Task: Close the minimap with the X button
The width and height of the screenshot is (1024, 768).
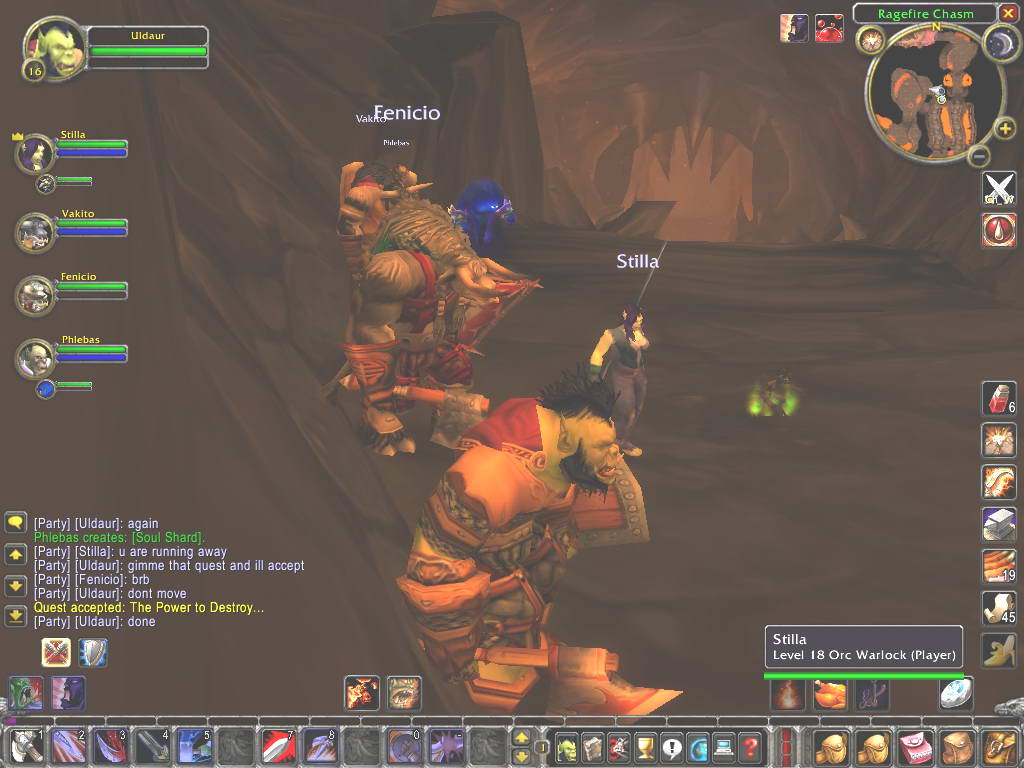Action: point(1008,13)
